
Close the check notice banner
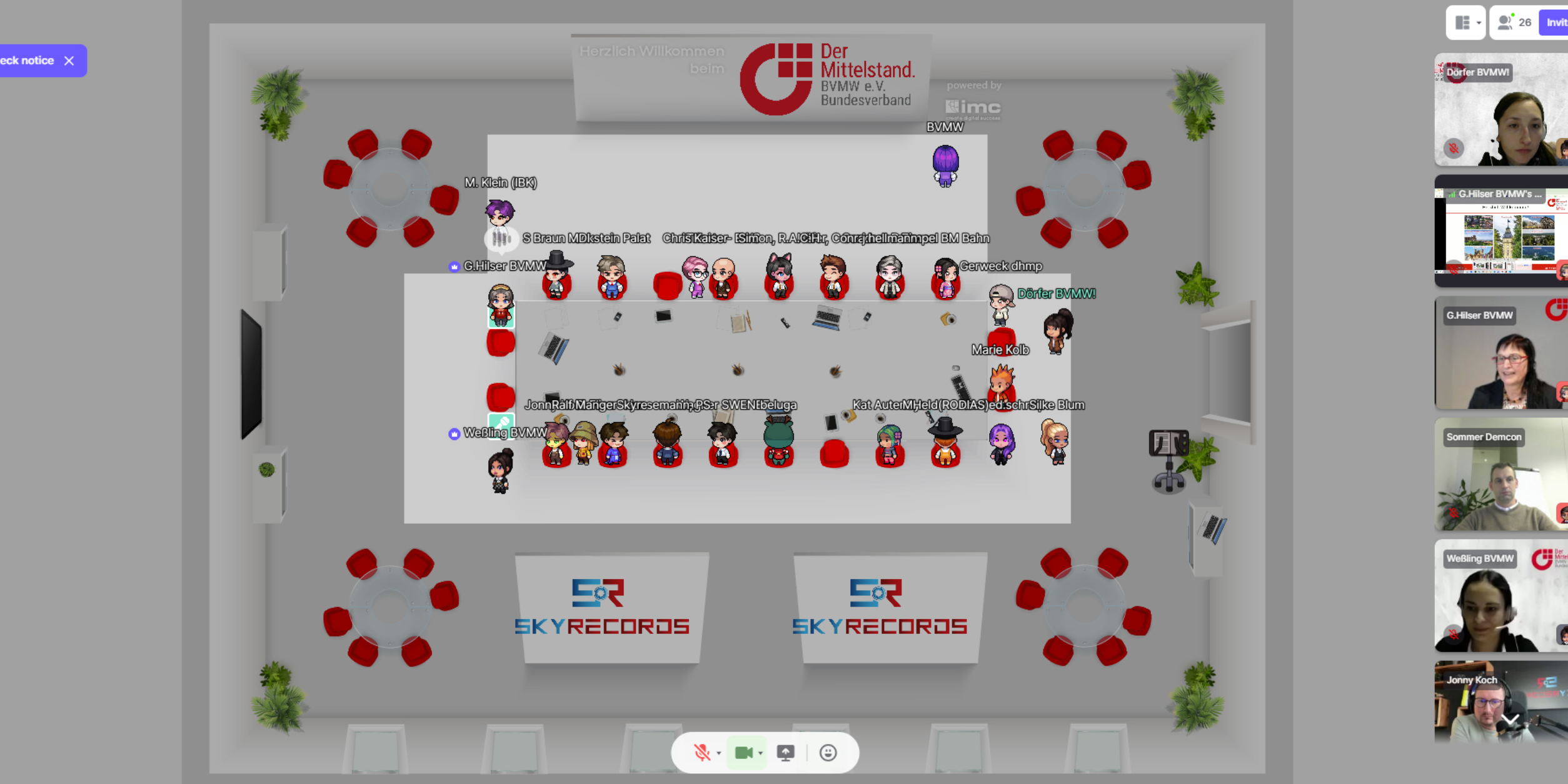click(x=69, y=61)
